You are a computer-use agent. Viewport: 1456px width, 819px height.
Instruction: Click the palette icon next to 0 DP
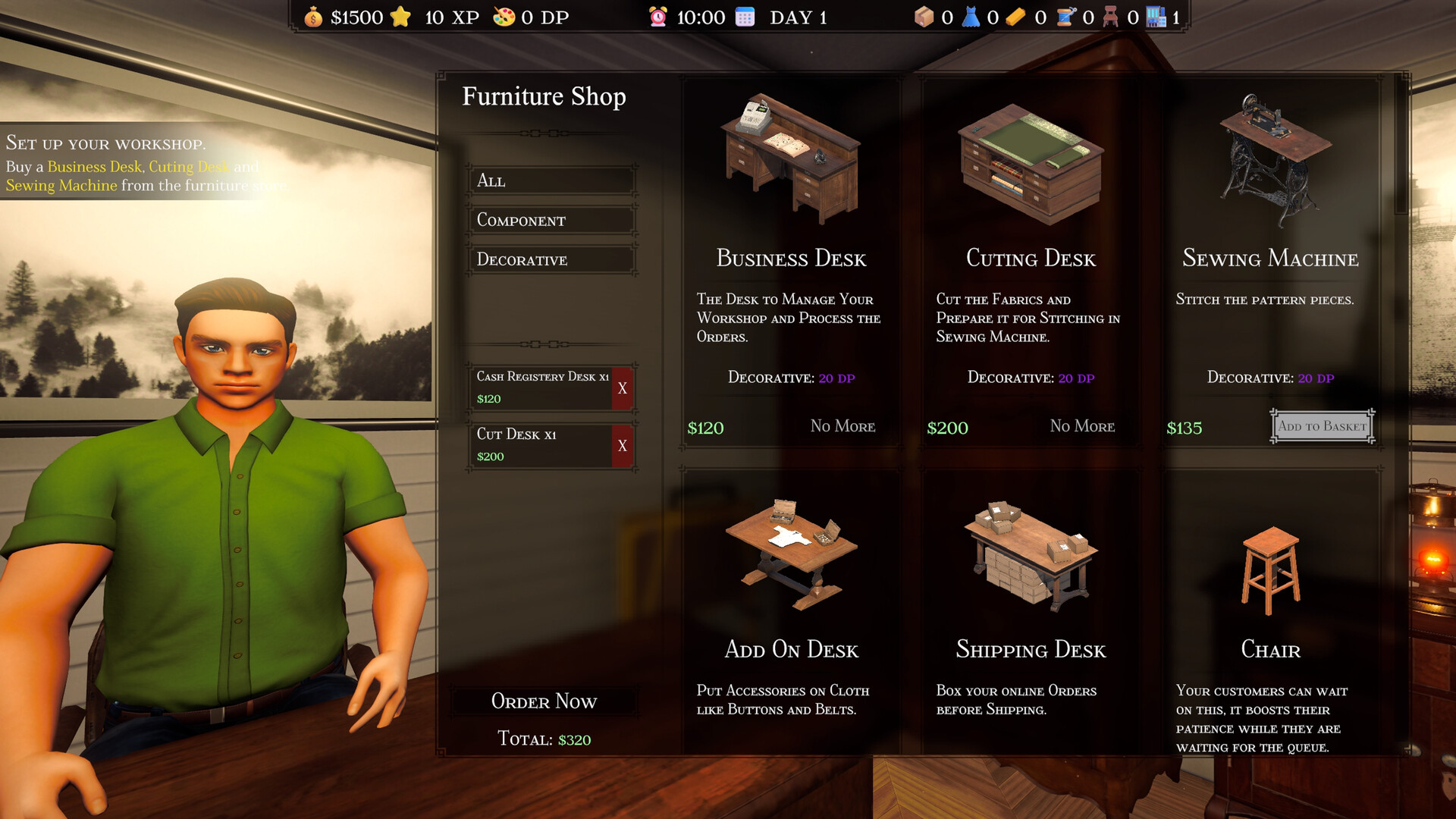(504, 16)
